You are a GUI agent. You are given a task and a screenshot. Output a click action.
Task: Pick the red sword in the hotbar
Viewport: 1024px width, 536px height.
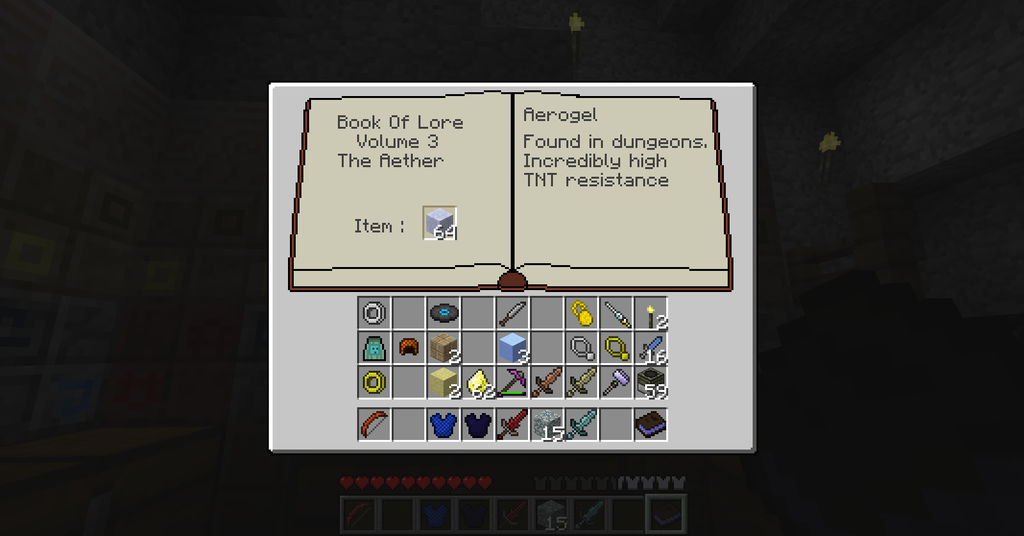tap(512, 424)
